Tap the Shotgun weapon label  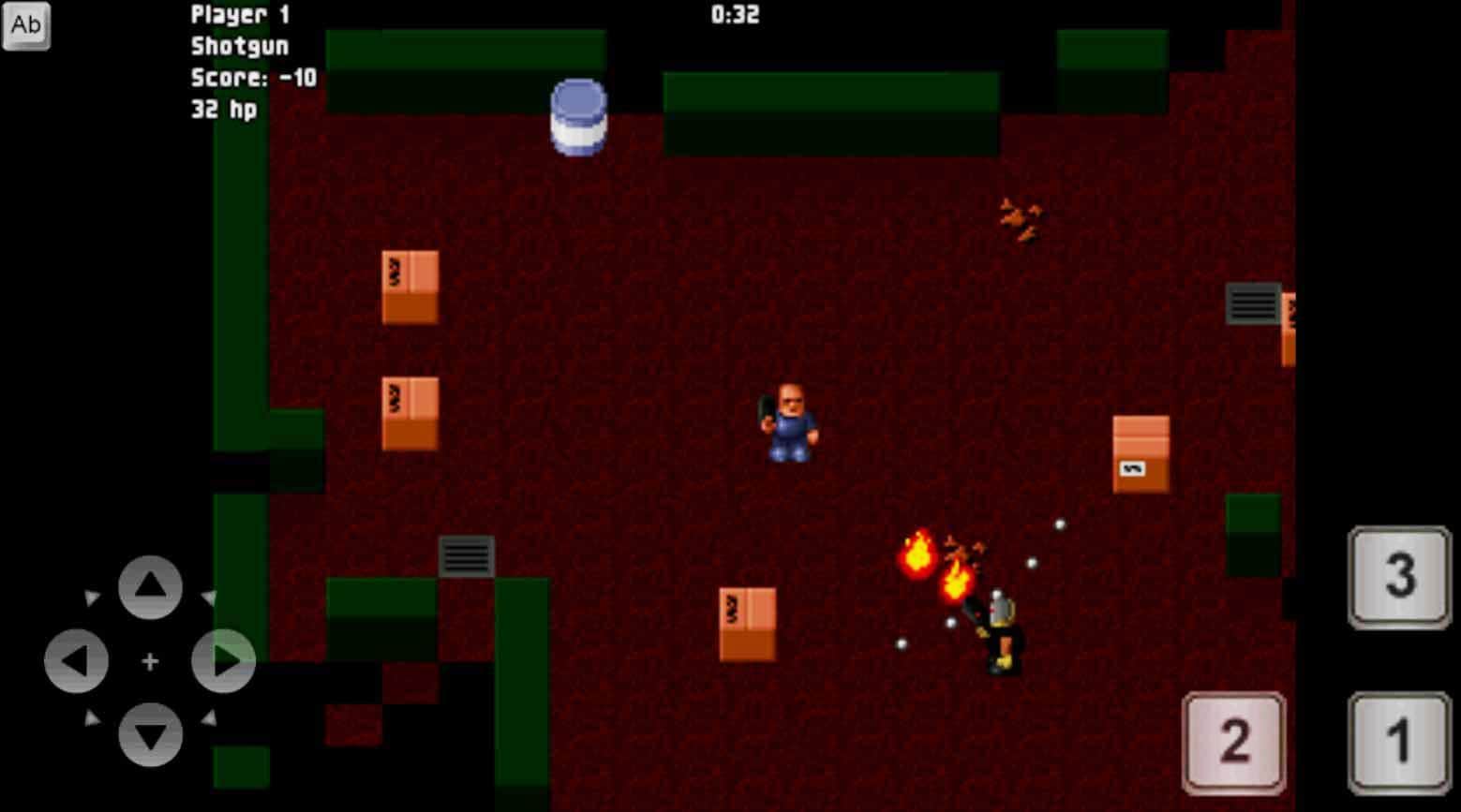point(240,46)
